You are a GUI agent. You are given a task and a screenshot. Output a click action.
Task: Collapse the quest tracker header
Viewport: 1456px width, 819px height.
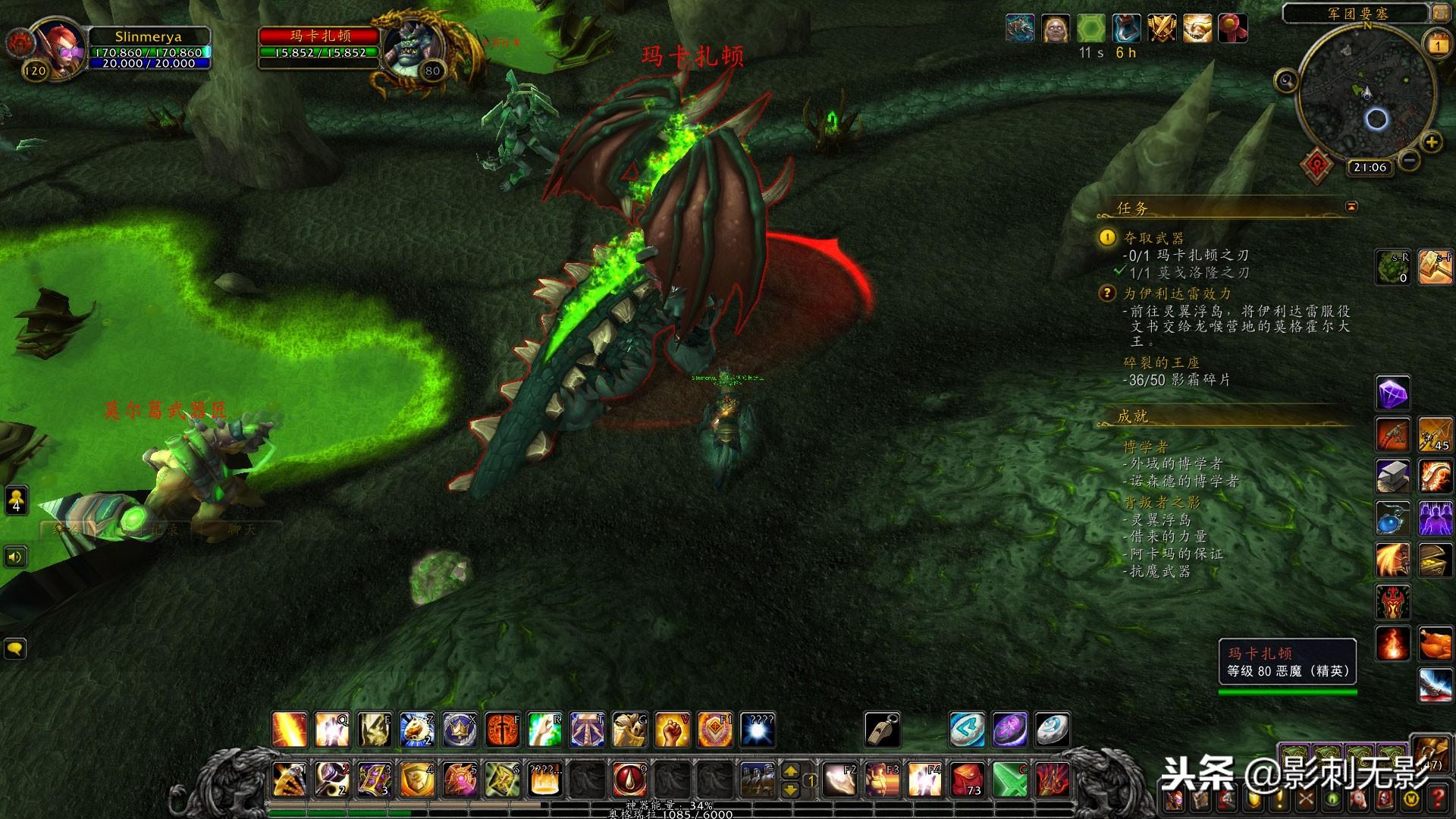(1351, 206)
